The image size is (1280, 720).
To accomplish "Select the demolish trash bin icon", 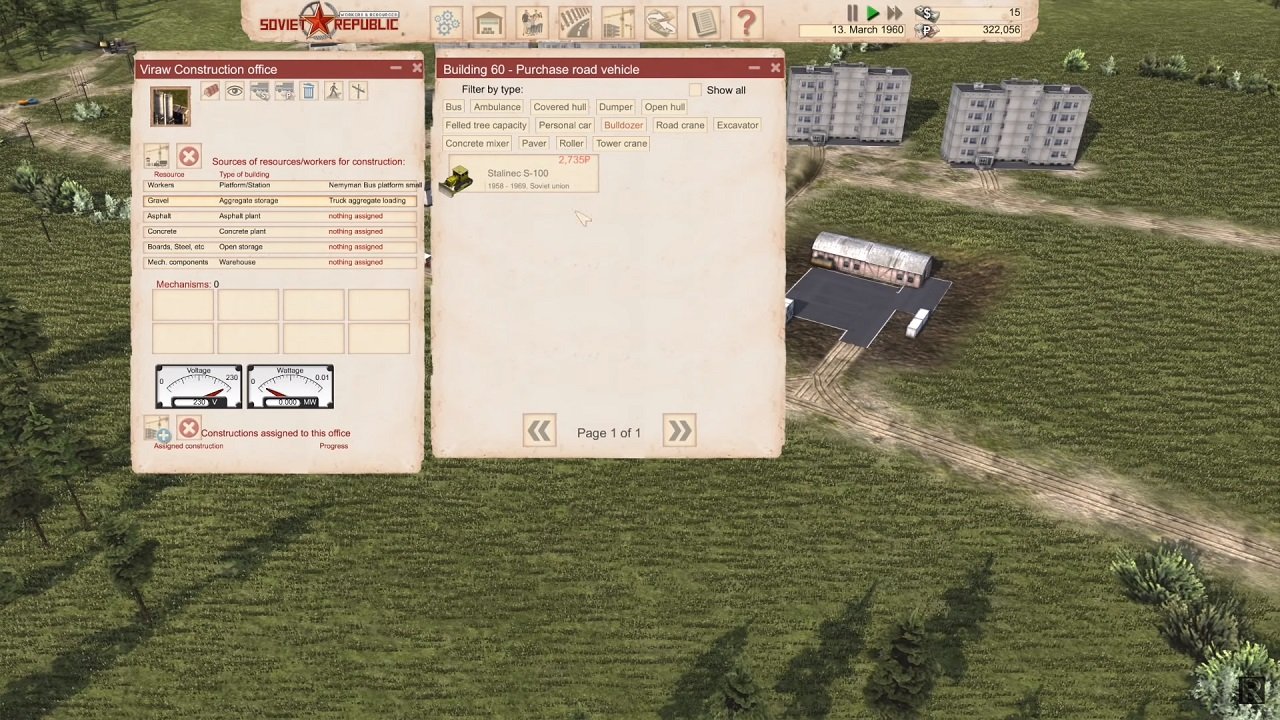I will click(309, 91).
